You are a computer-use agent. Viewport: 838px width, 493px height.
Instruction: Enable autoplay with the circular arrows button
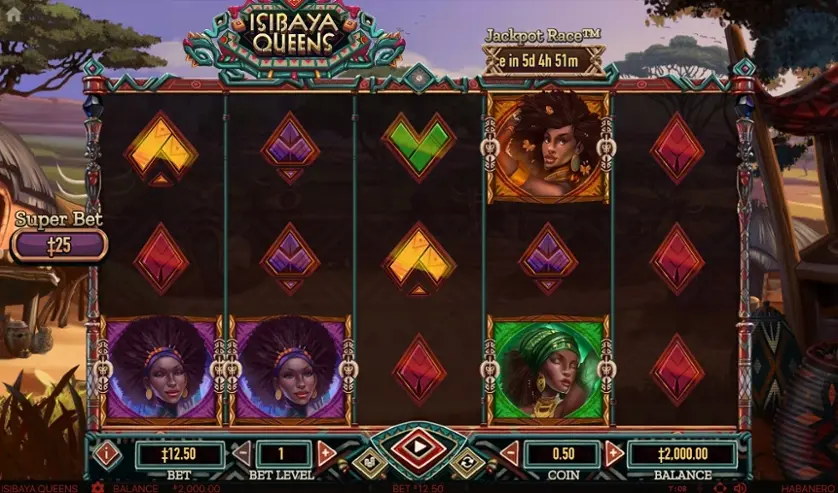[x=467, y=462]
